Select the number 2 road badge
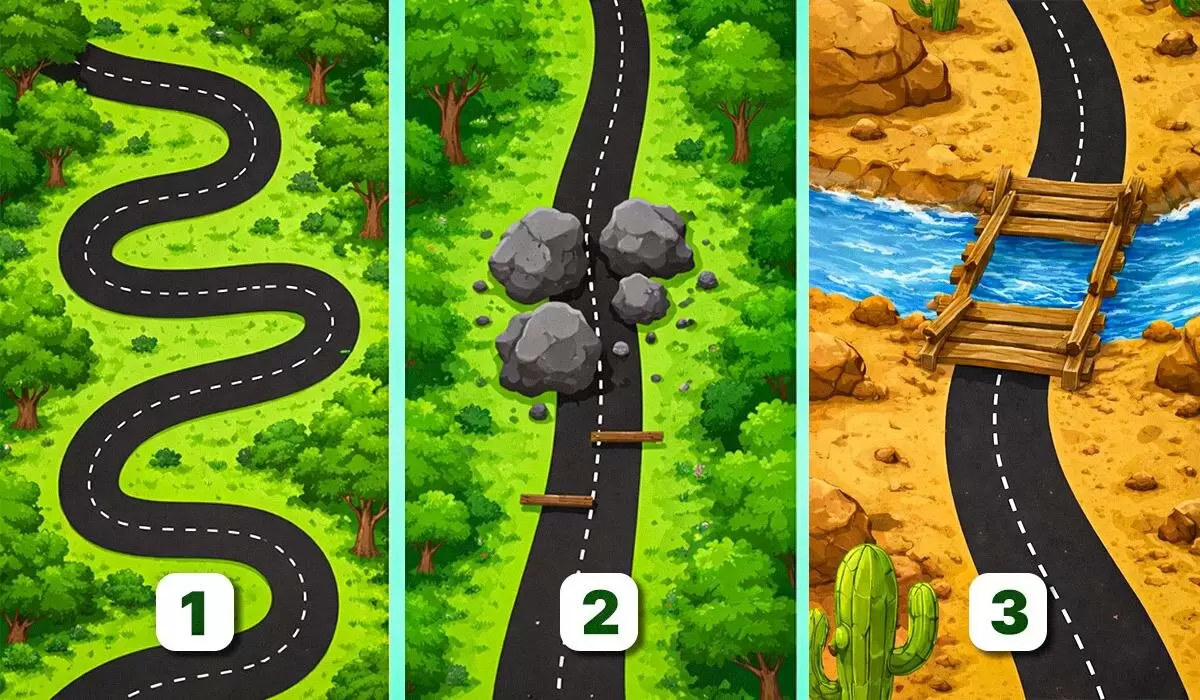 point(600,611)
